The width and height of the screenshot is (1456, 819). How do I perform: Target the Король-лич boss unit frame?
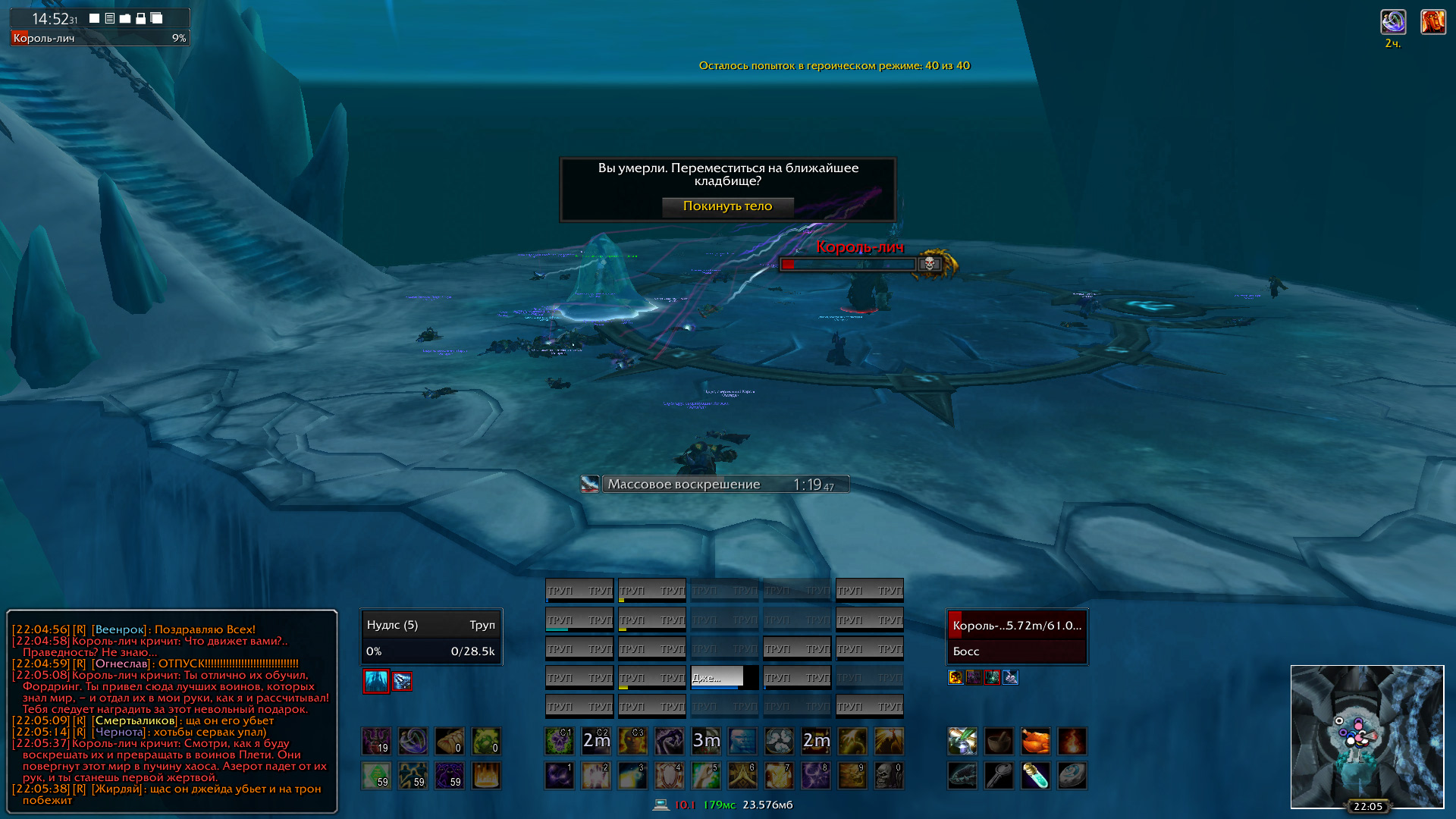1016,637
